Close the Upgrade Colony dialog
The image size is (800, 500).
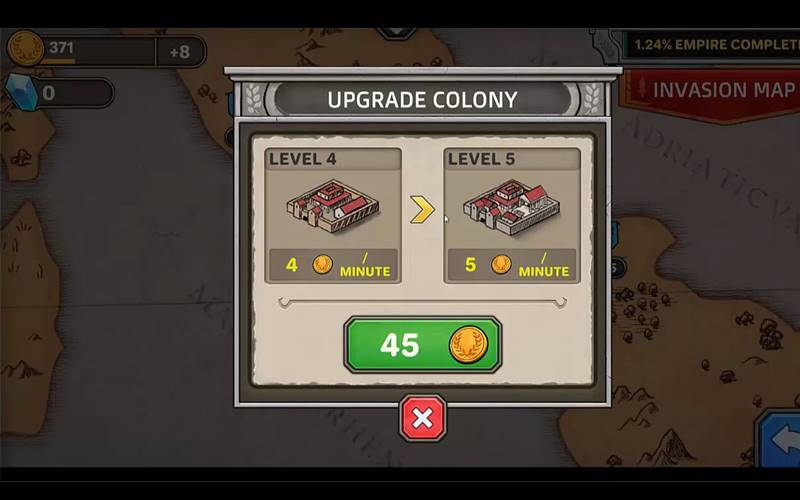422,418
